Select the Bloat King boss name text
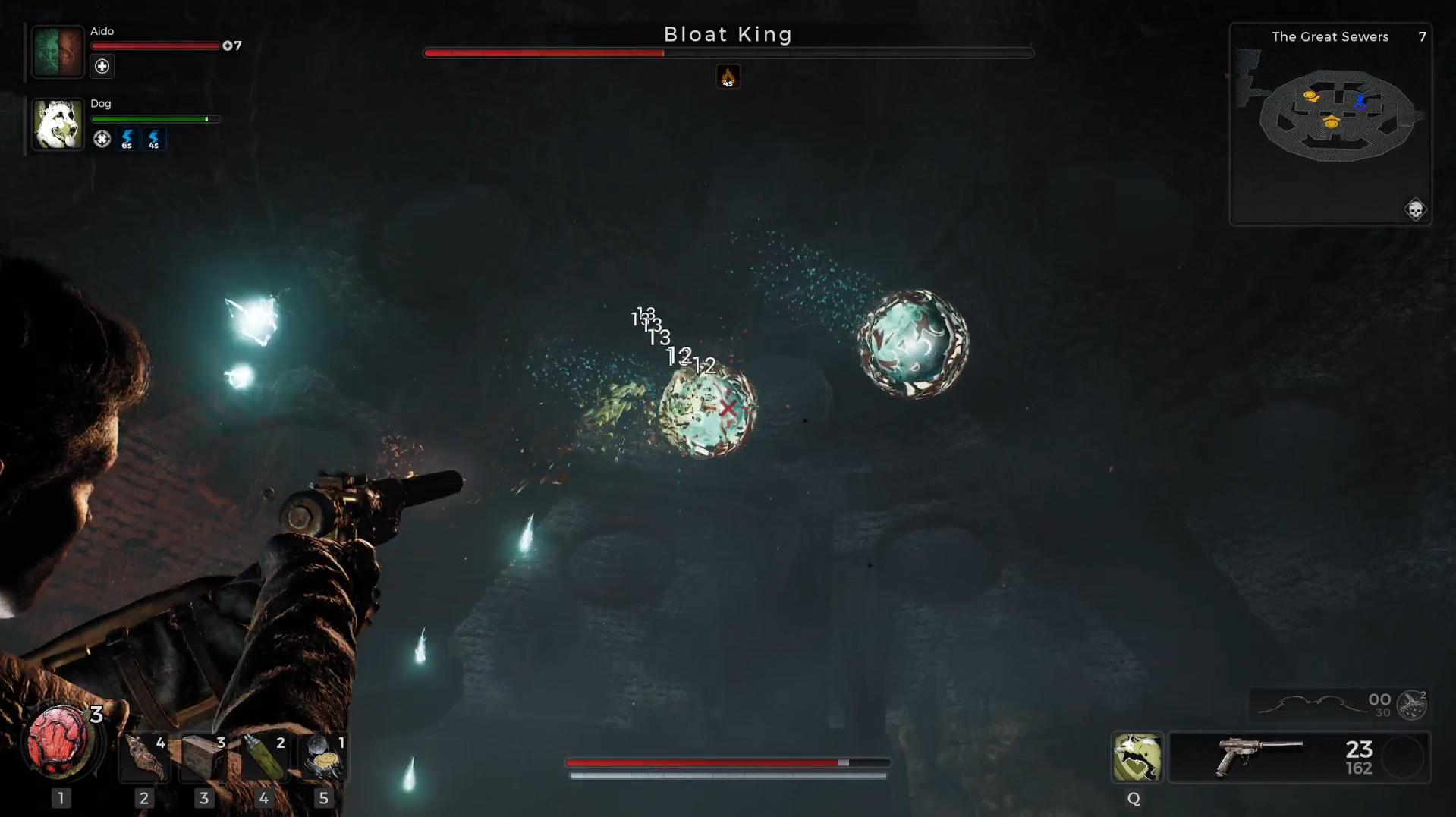1456x817 pixels. 728,34
